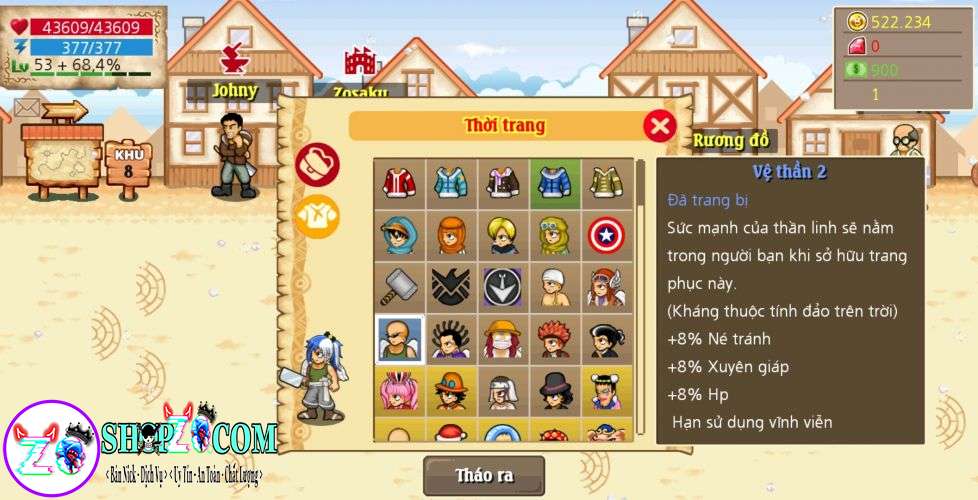Open the mail envelope icon
Viewport: 978px width, 500px height.
(27, 107)
